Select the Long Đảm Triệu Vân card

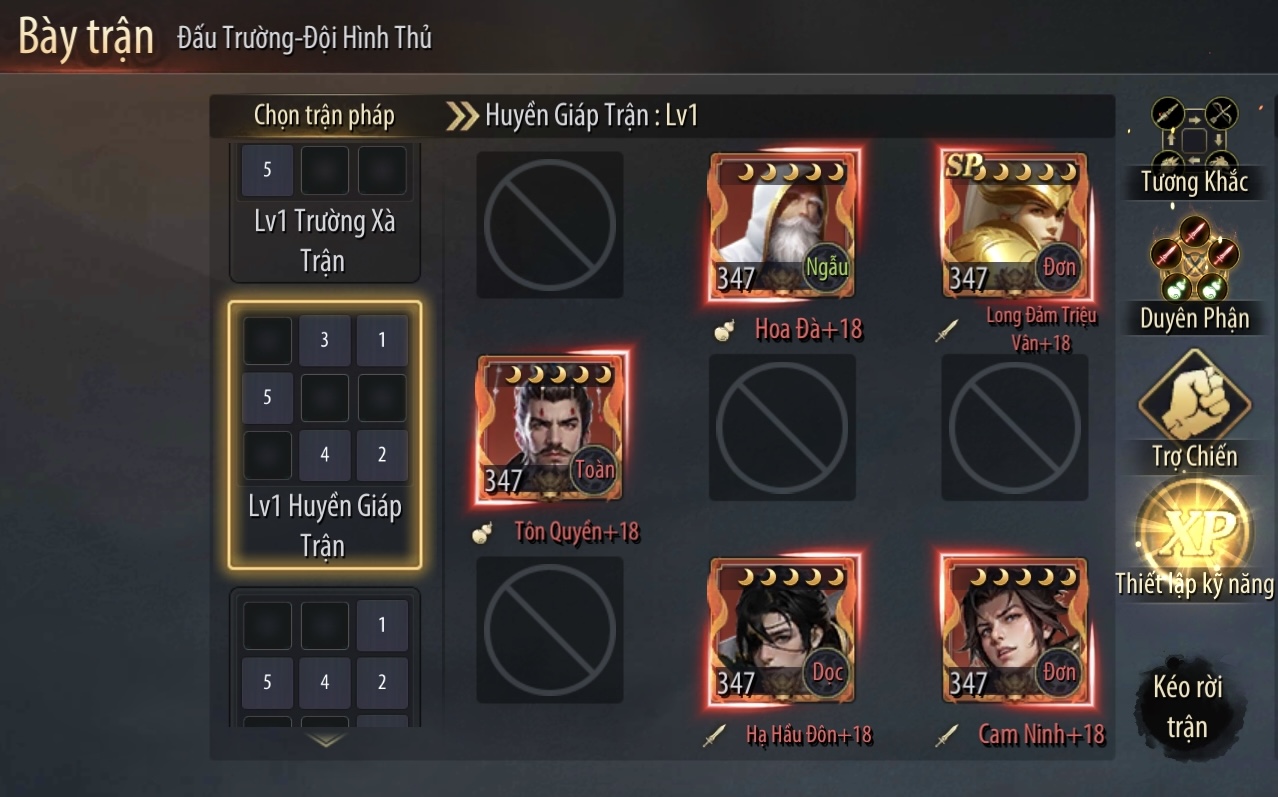tap(1014, 226)
